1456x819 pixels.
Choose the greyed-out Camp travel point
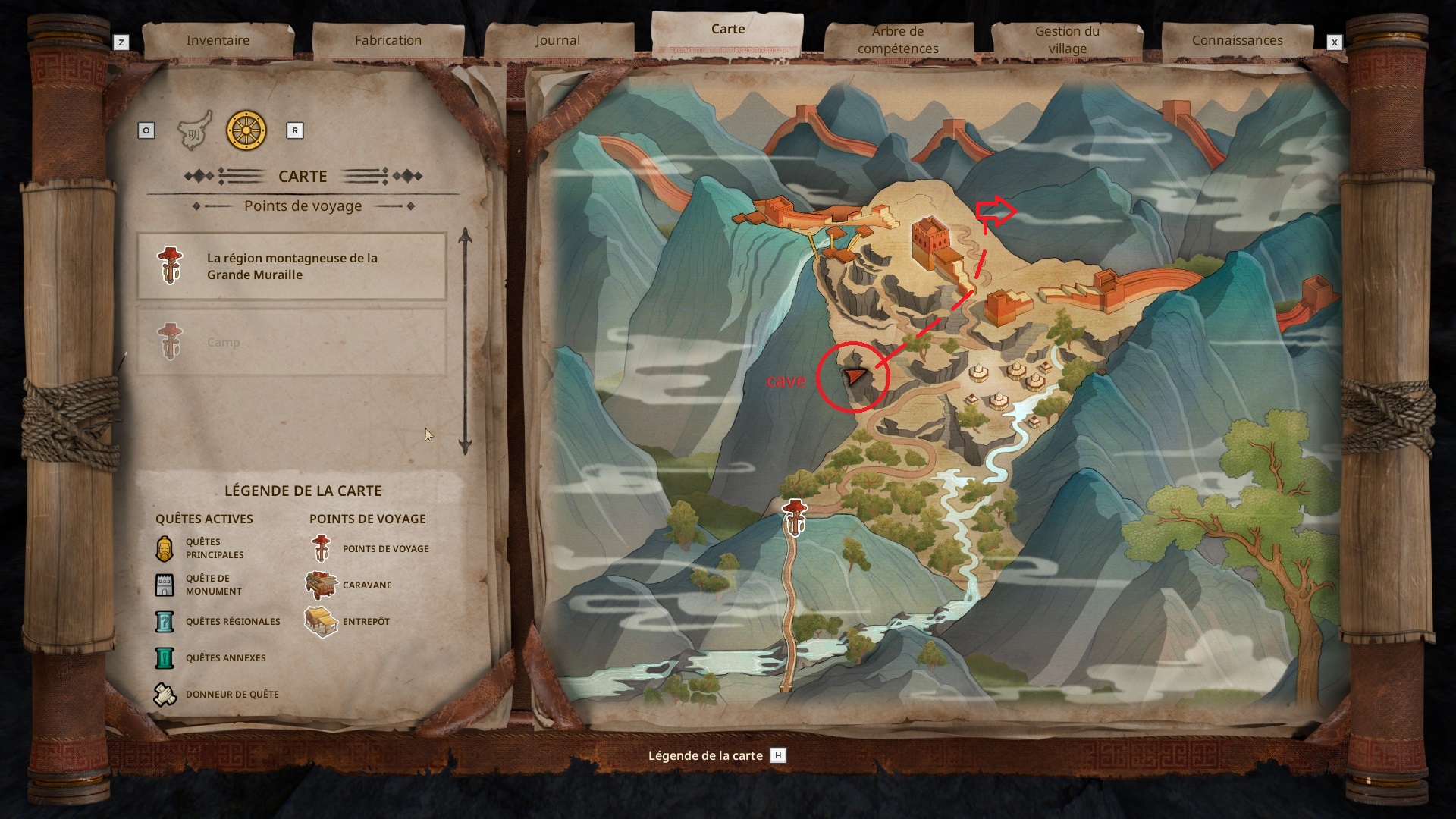[x=291, y=342]
